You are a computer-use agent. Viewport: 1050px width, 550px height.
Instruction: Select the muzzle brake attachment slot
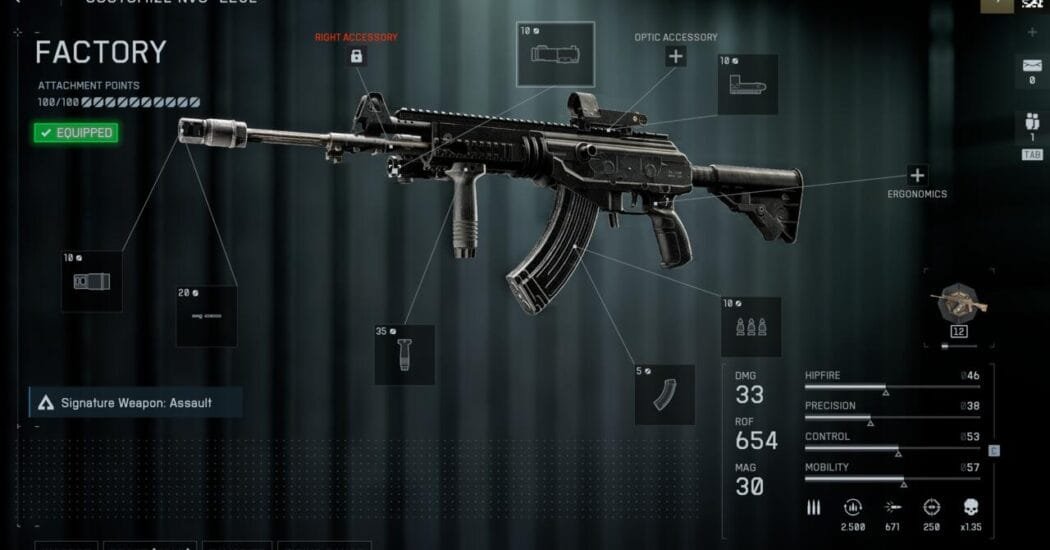pyautogui.click(x=92, y=281)
